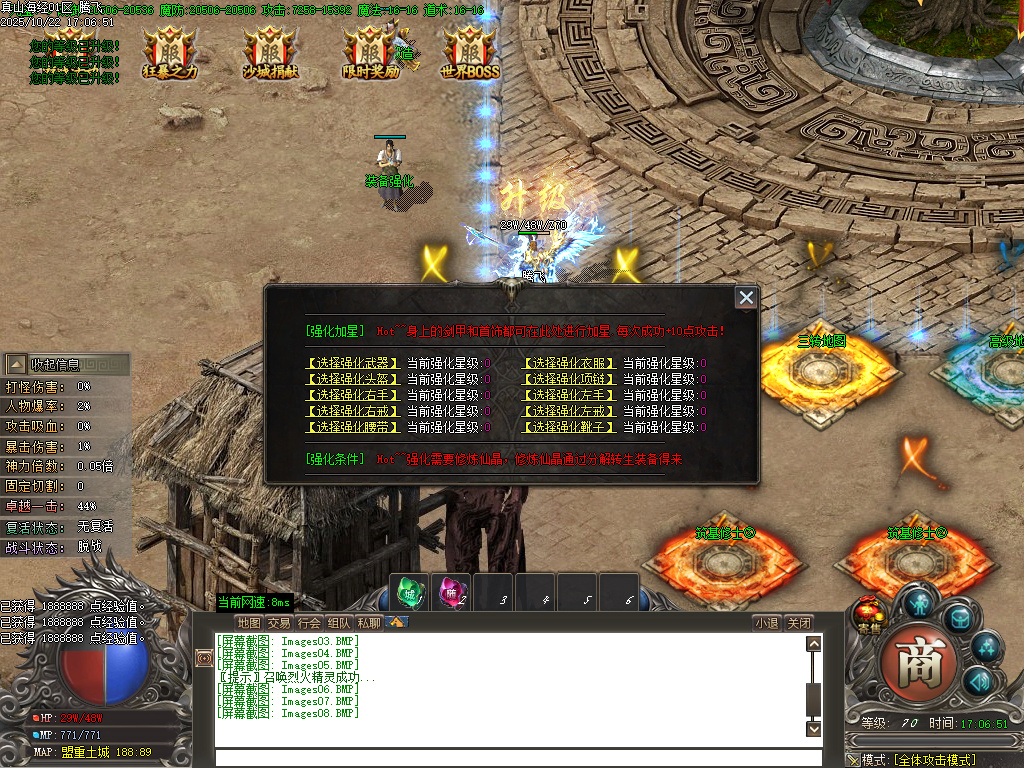Screen dimensions: 1024x768
Task: Choose the 选择强化项链 necklace link
Action: pyautogui.click(x=569, y=379)
